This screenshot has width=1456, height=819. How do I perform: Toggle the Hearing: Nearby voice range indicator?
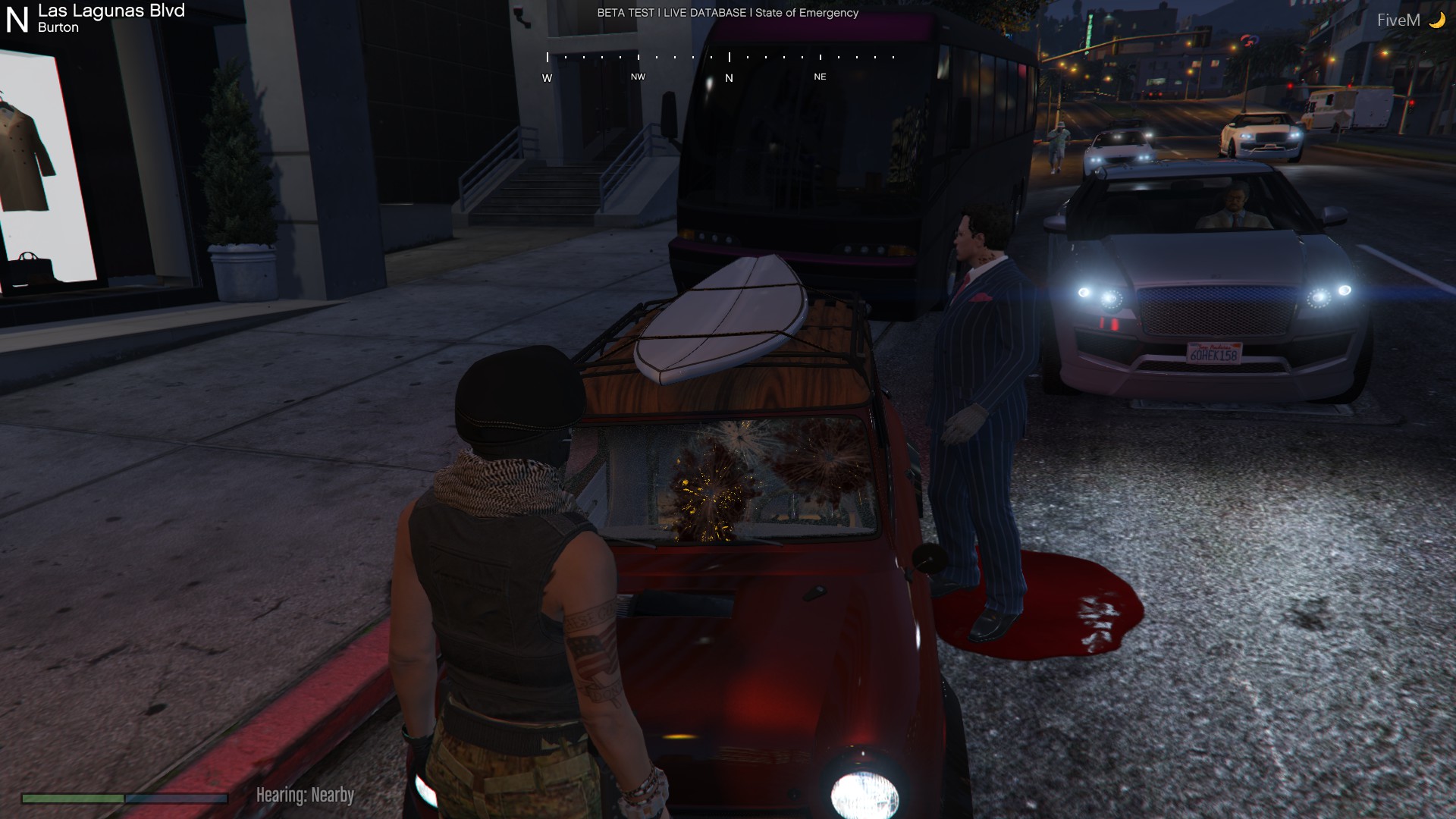click(305, 795)
